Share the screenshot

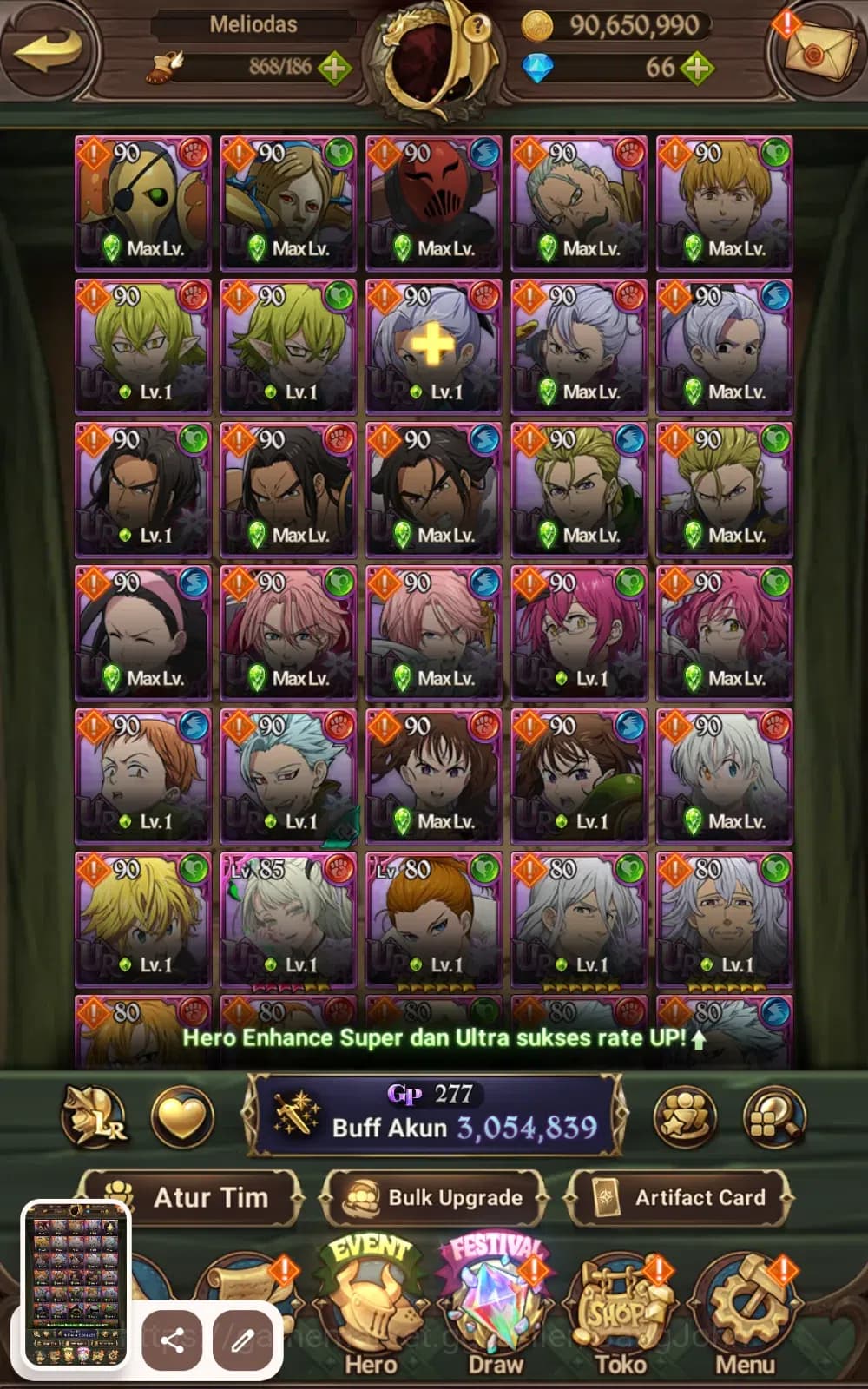coord(172,1340)
